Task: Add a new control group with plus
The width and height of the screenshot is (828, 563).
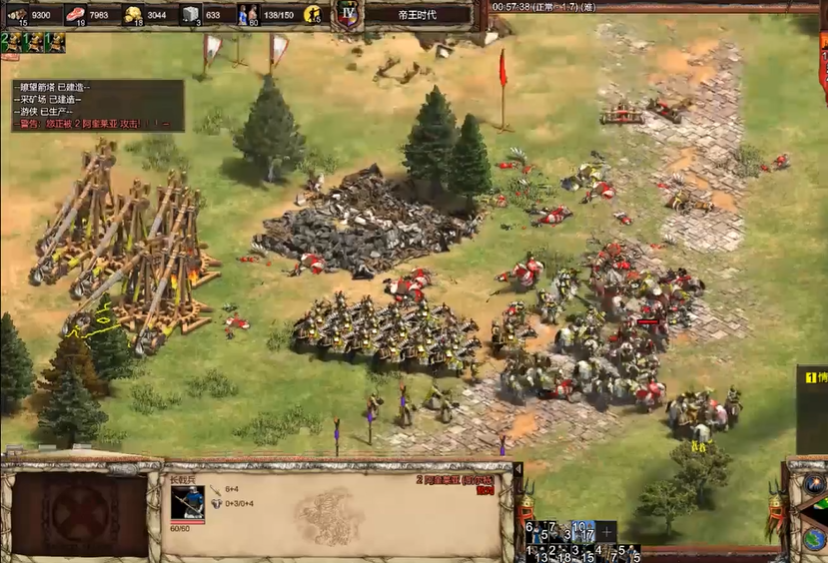Action: (606, 531)
